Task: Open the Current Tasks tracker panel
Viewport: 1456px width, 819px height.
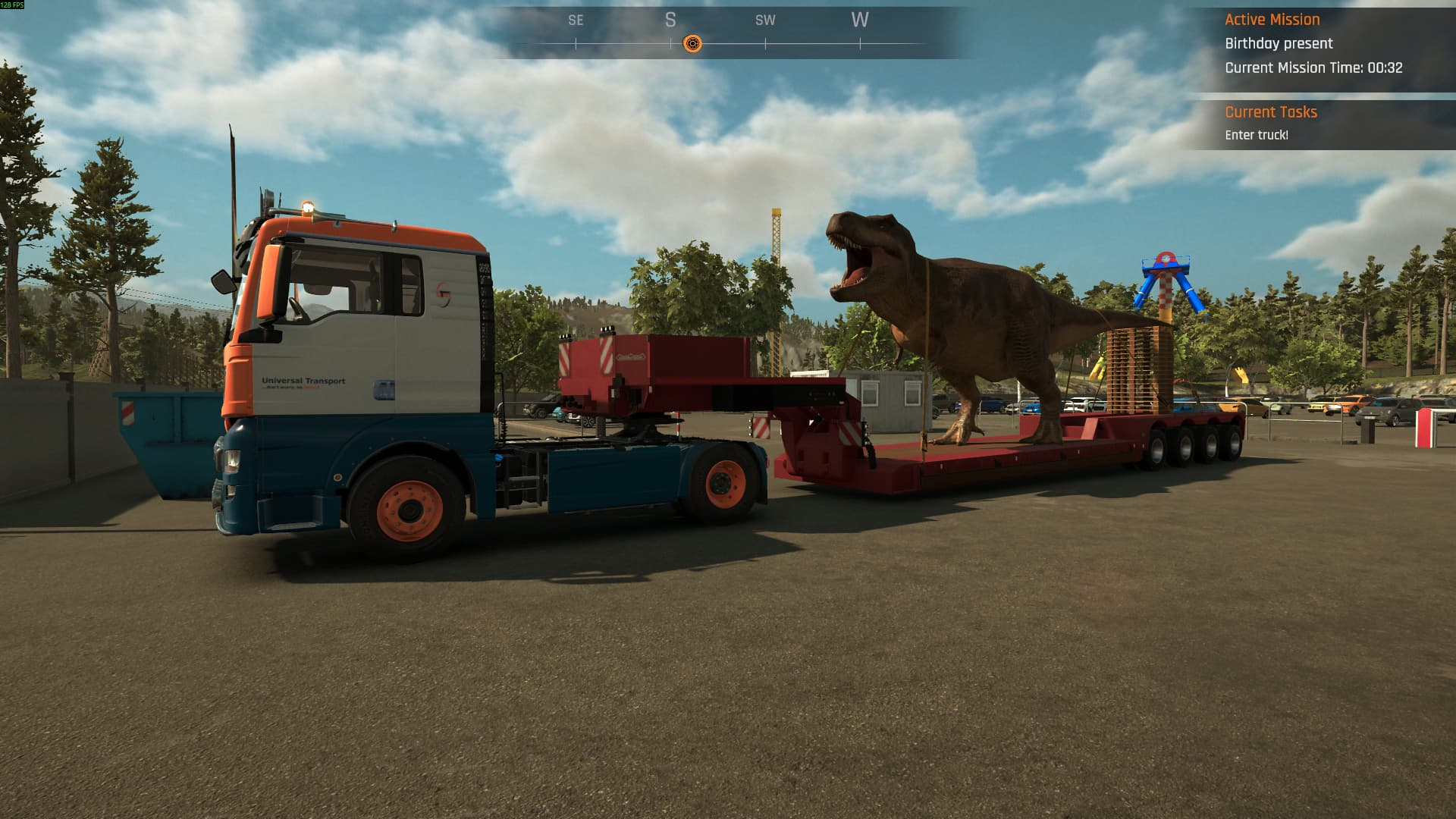Action: click(1271, 112)
